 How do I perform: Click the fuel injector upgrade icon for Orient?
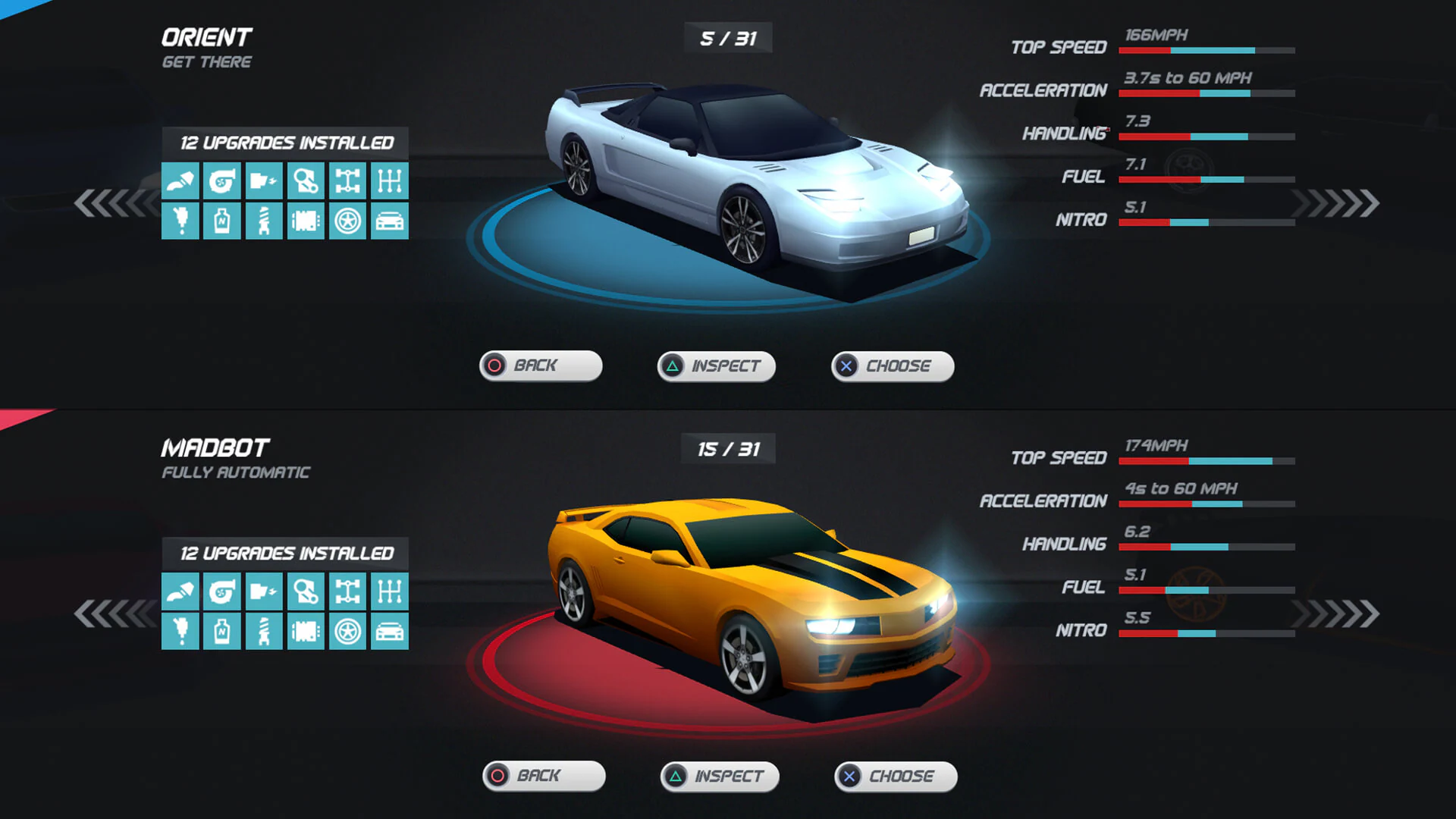pos(180,221)
